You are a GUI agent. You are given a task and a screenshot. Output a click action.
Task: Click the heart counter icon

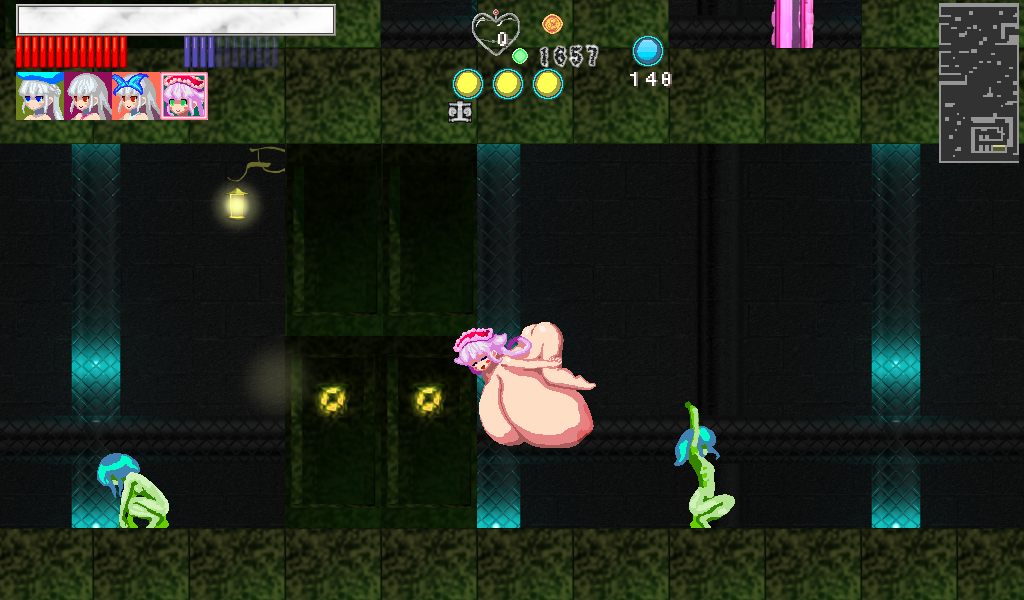(x=496, y=33)
